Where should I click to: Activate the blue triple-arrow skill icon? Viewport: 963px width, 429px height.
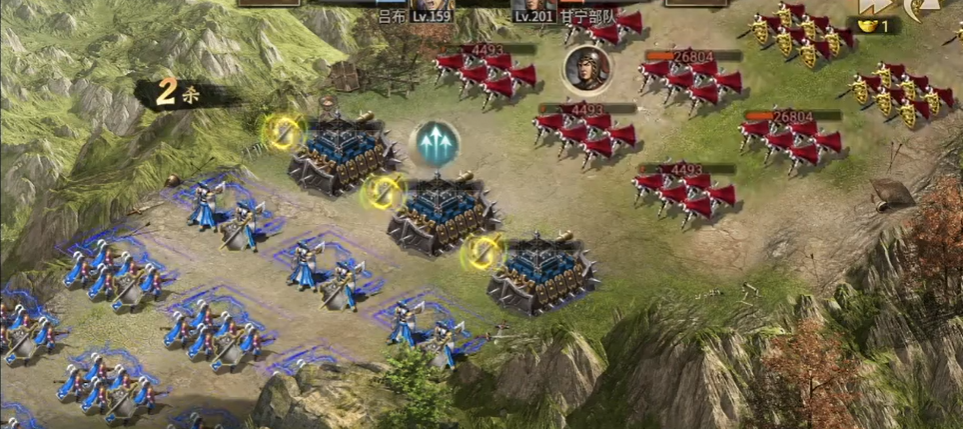pos(437,144)
